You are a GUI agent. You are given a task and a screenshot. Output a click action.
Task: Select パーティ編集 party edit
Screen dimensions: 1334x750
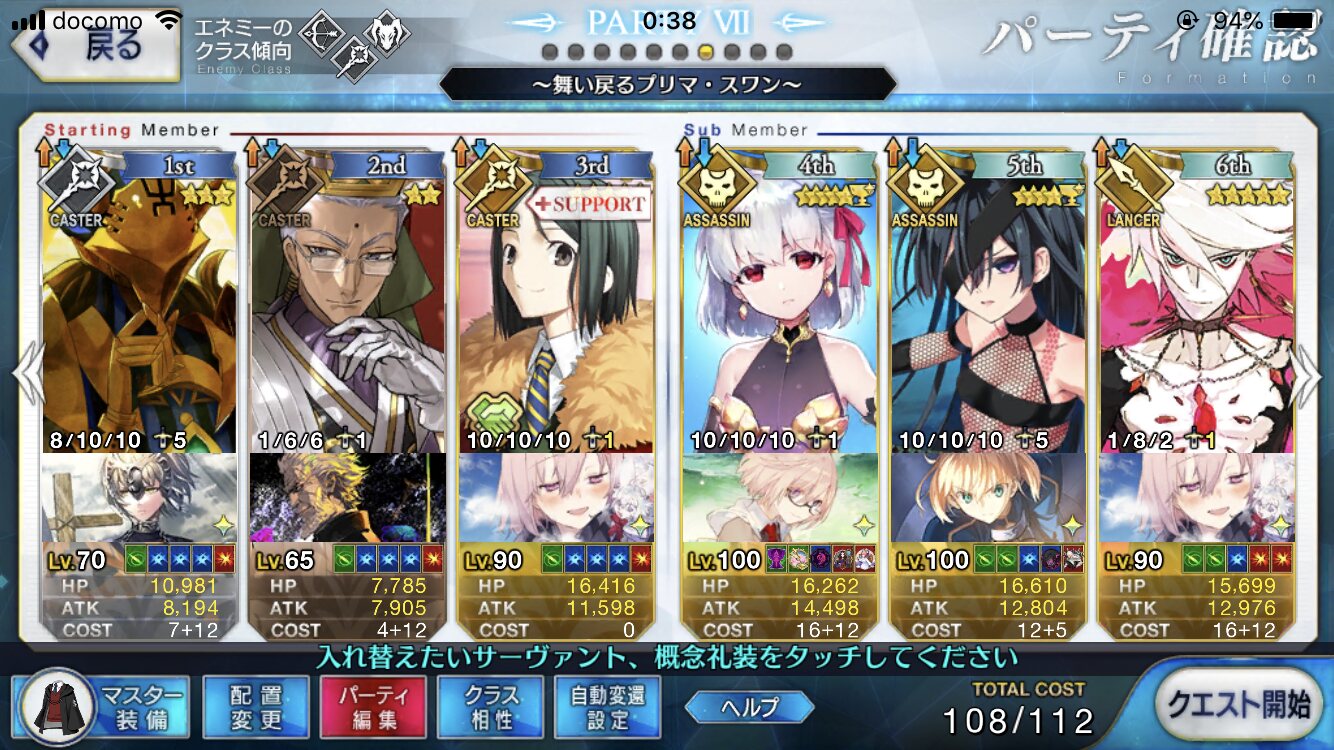[373, 705]
